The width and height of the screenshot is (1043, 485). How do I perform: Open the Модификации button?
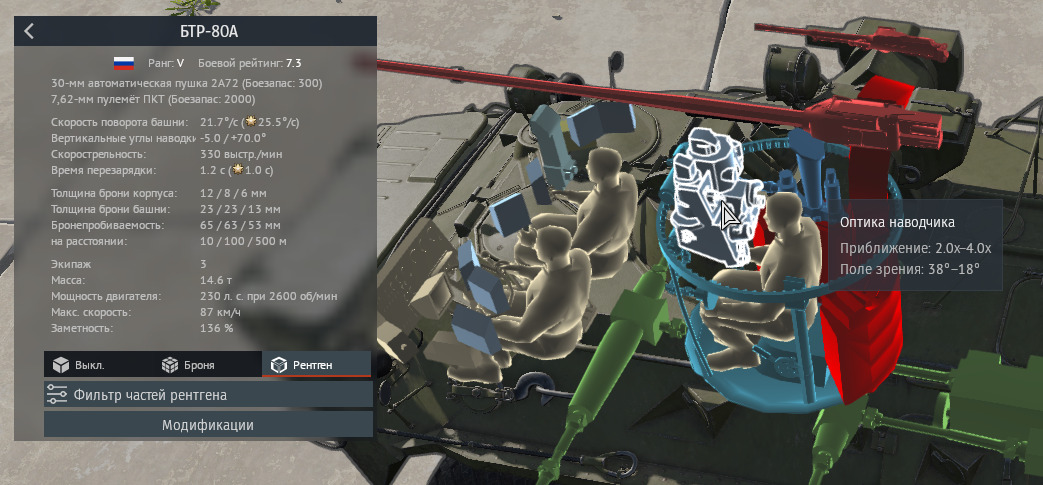(x=208, y=425)
